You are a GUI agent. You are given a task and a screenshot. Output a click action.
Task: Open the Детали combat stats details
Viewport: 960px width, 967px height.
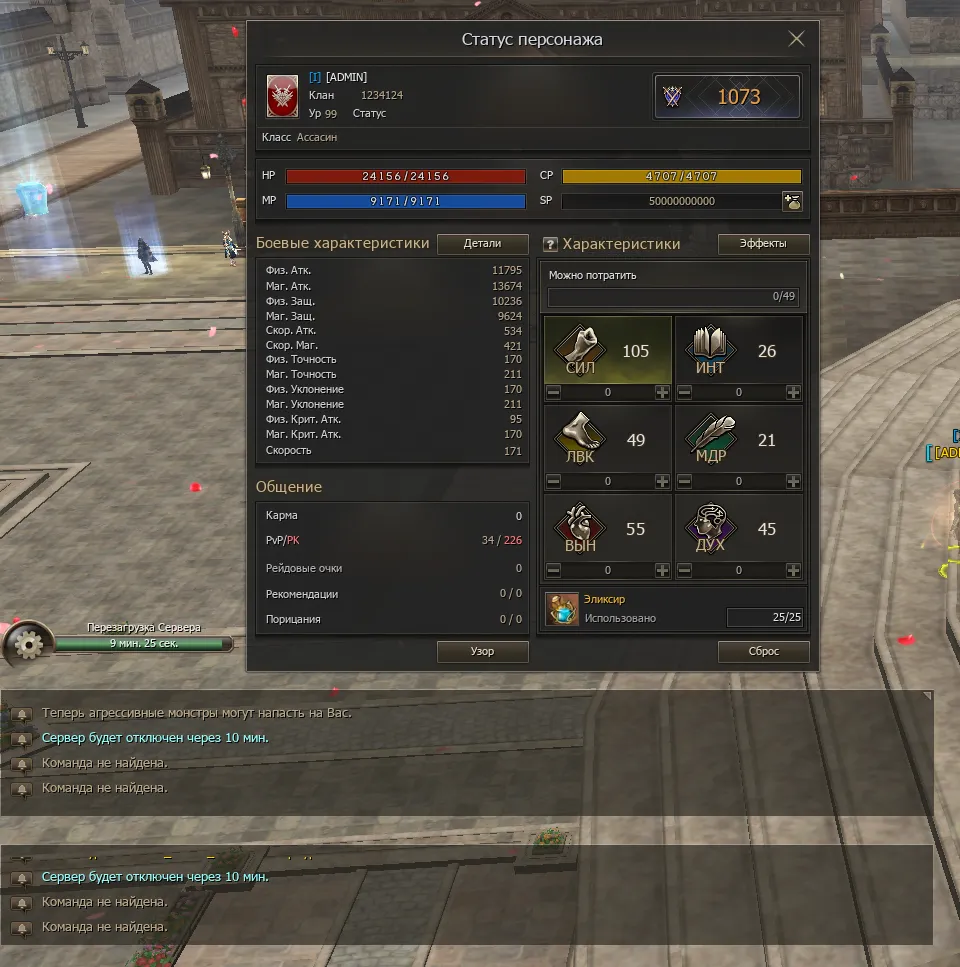pyautogui.click(x=482, y=244)
